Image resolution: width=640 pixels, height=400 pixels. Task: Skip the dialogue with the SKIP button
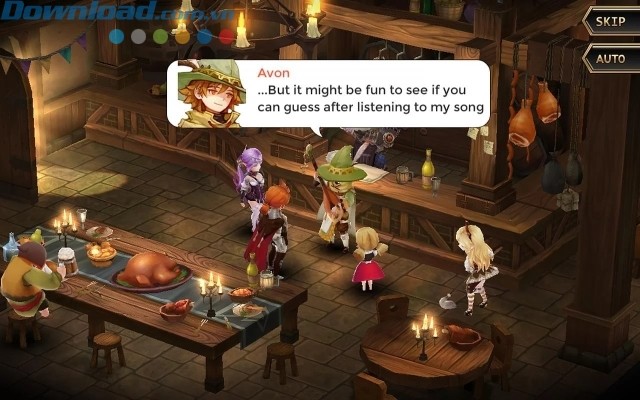tap(609, 21)
